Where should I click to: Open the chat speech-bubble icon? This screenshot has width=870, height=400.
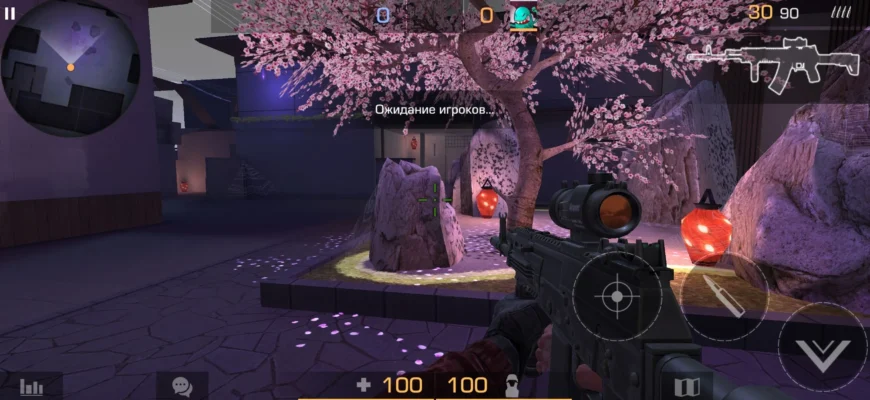pos(182,386)
